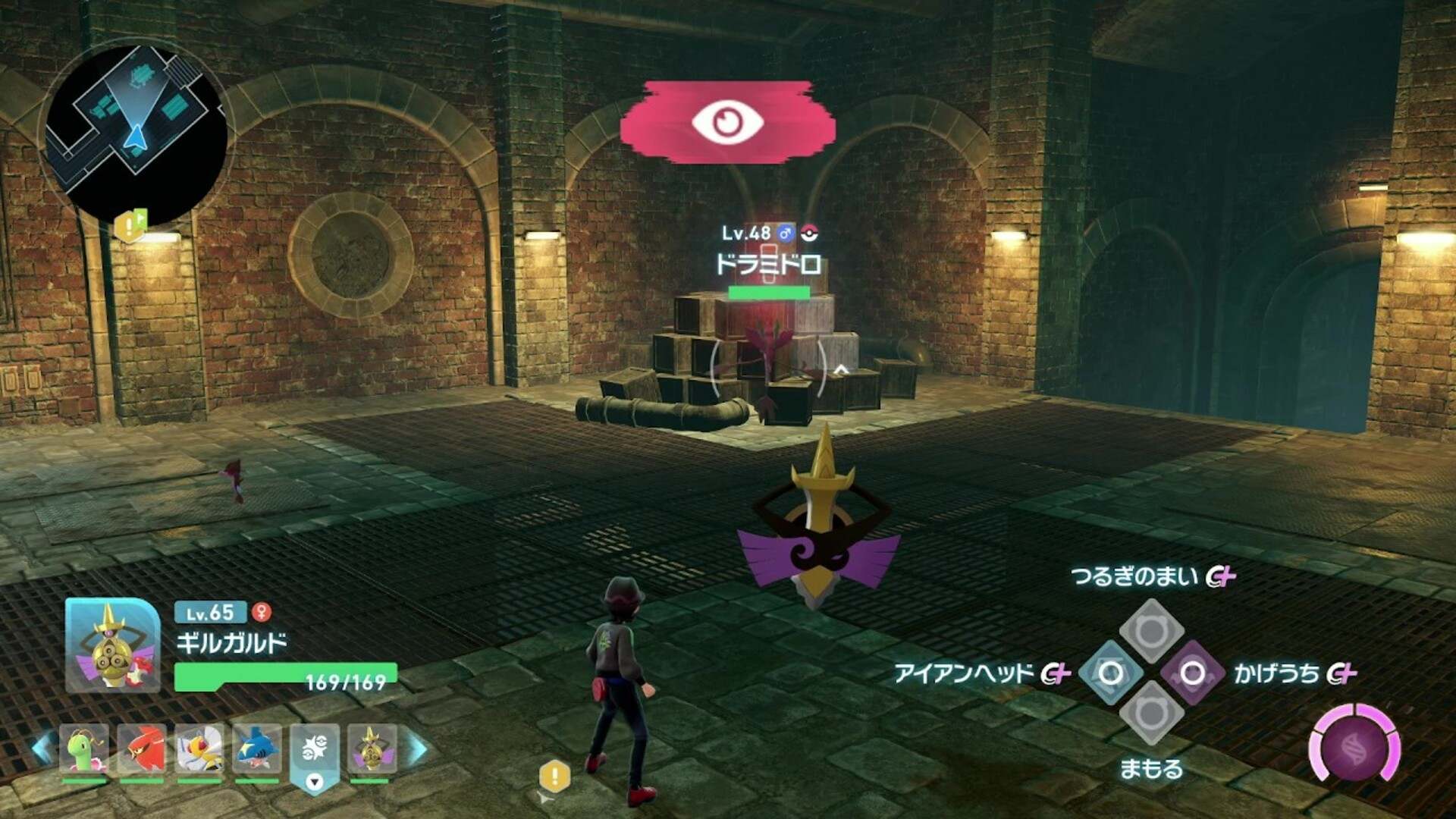Switch to Talonflame in the party bar
1456x819 pixels.
point(142,748)
